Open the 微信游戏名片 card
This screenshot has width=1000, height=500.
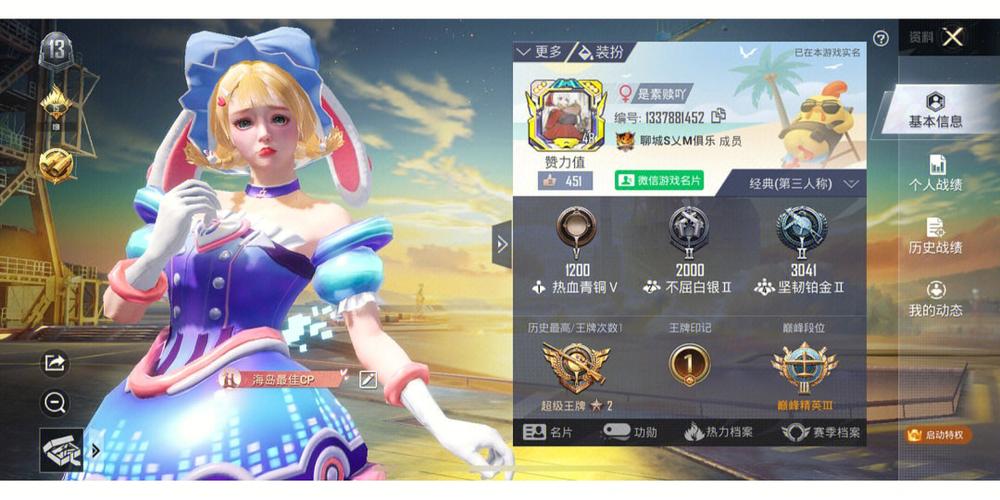pyautogui.click(x=659, y=181)
